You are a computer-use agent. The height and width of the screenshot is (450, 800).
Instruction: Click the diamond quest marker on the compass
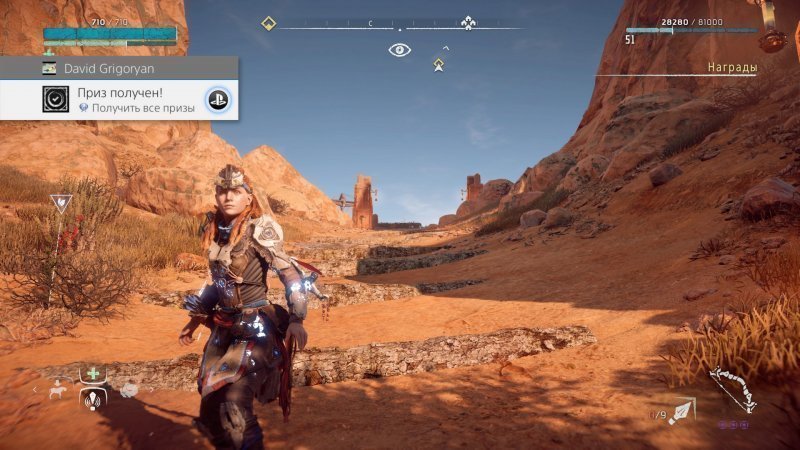268,23
